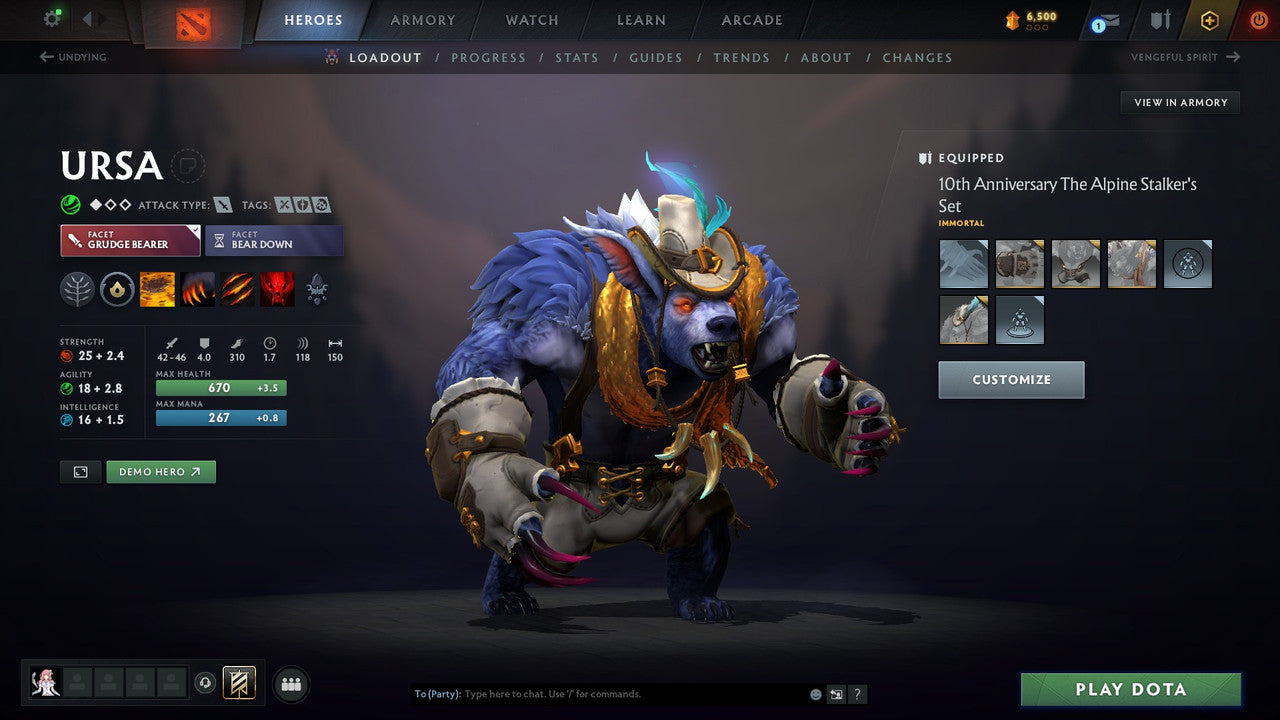Select the Enrage red ability icon
The height and width of the screenshot is (720, 1280).
click(277, 288)
